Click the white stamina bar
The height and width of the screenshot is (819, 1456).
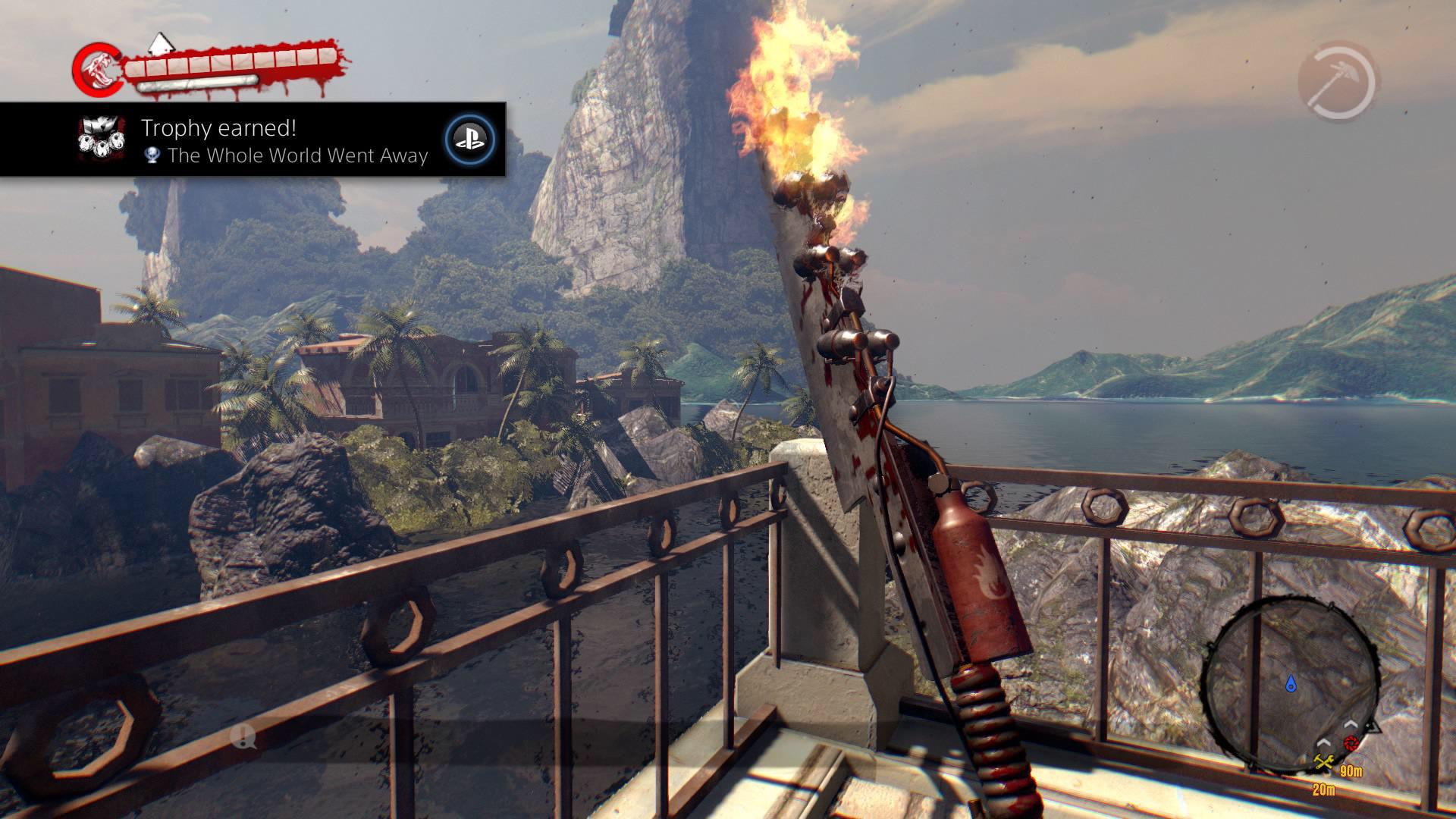pos(196,83)
